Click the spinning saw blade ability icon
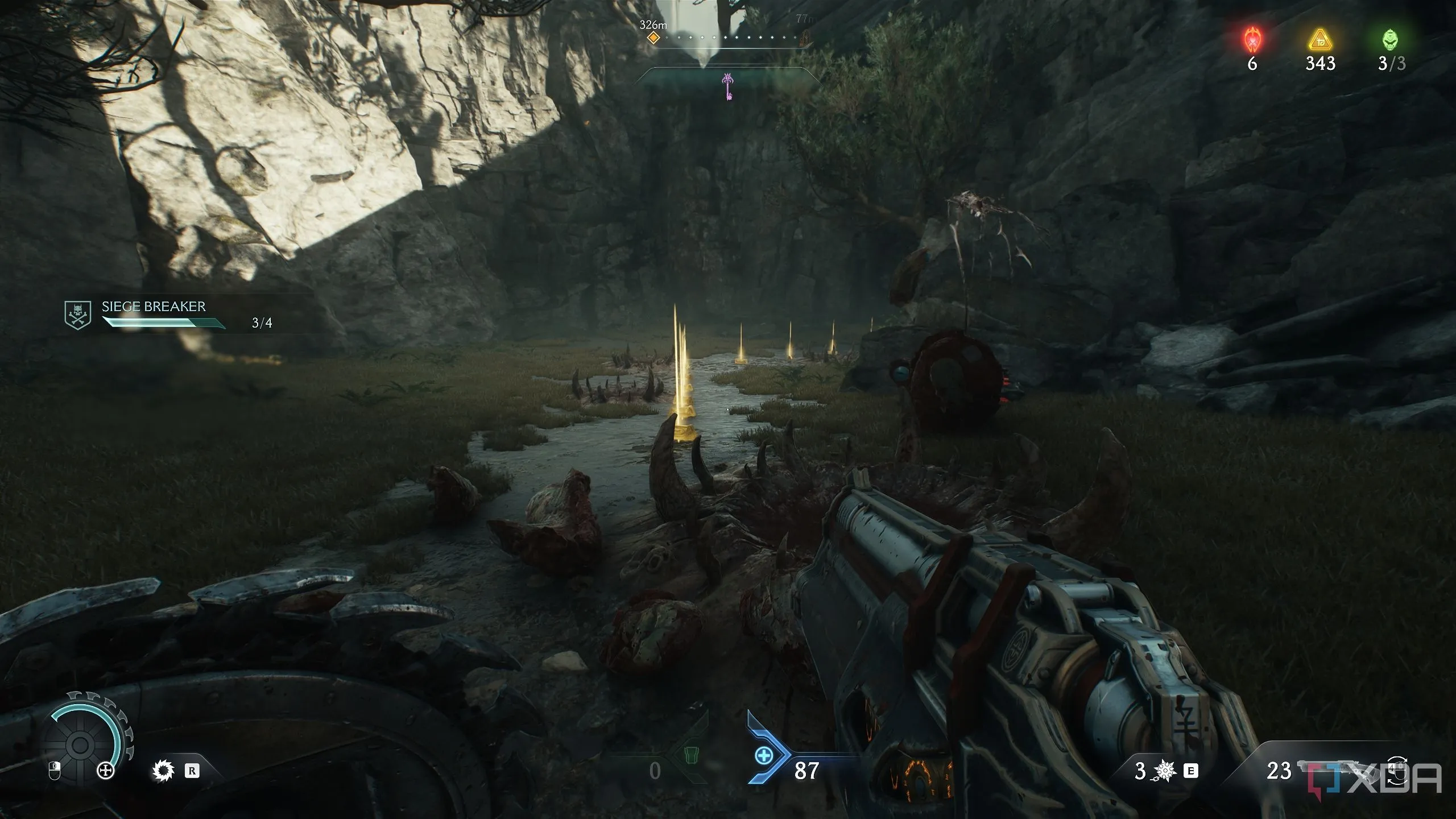The image size is (1456, 819). 163,771
